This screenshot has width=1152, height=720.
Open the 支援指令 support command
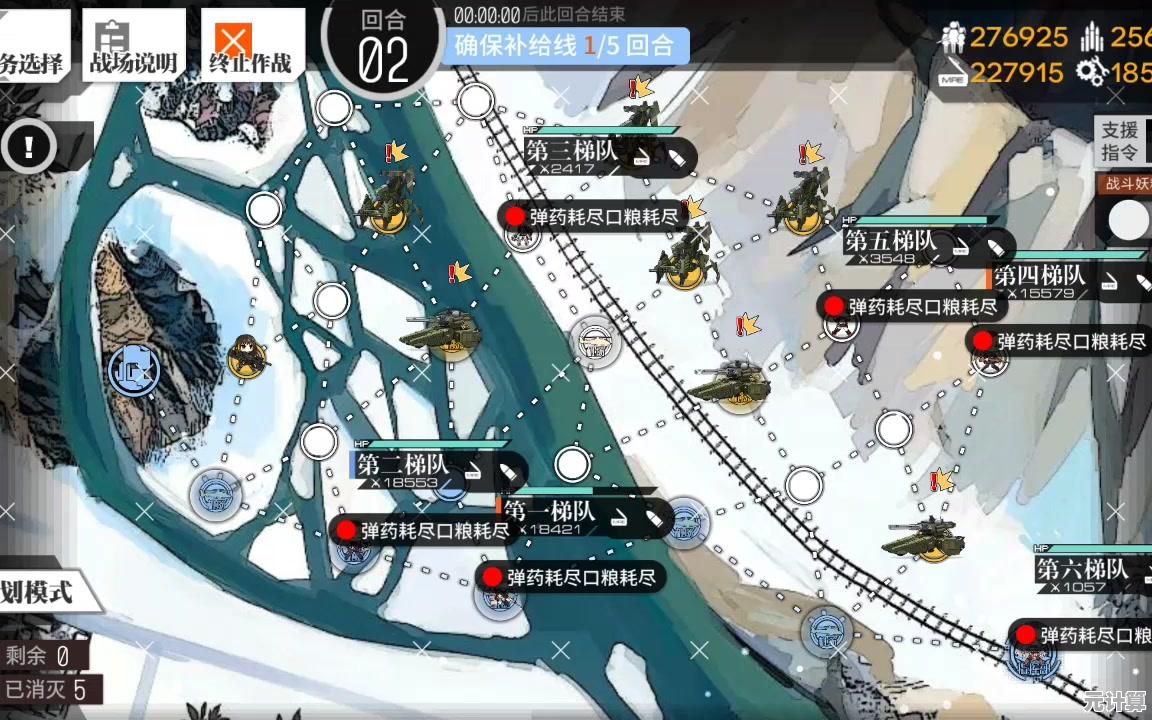click(x=1121, y=141)
